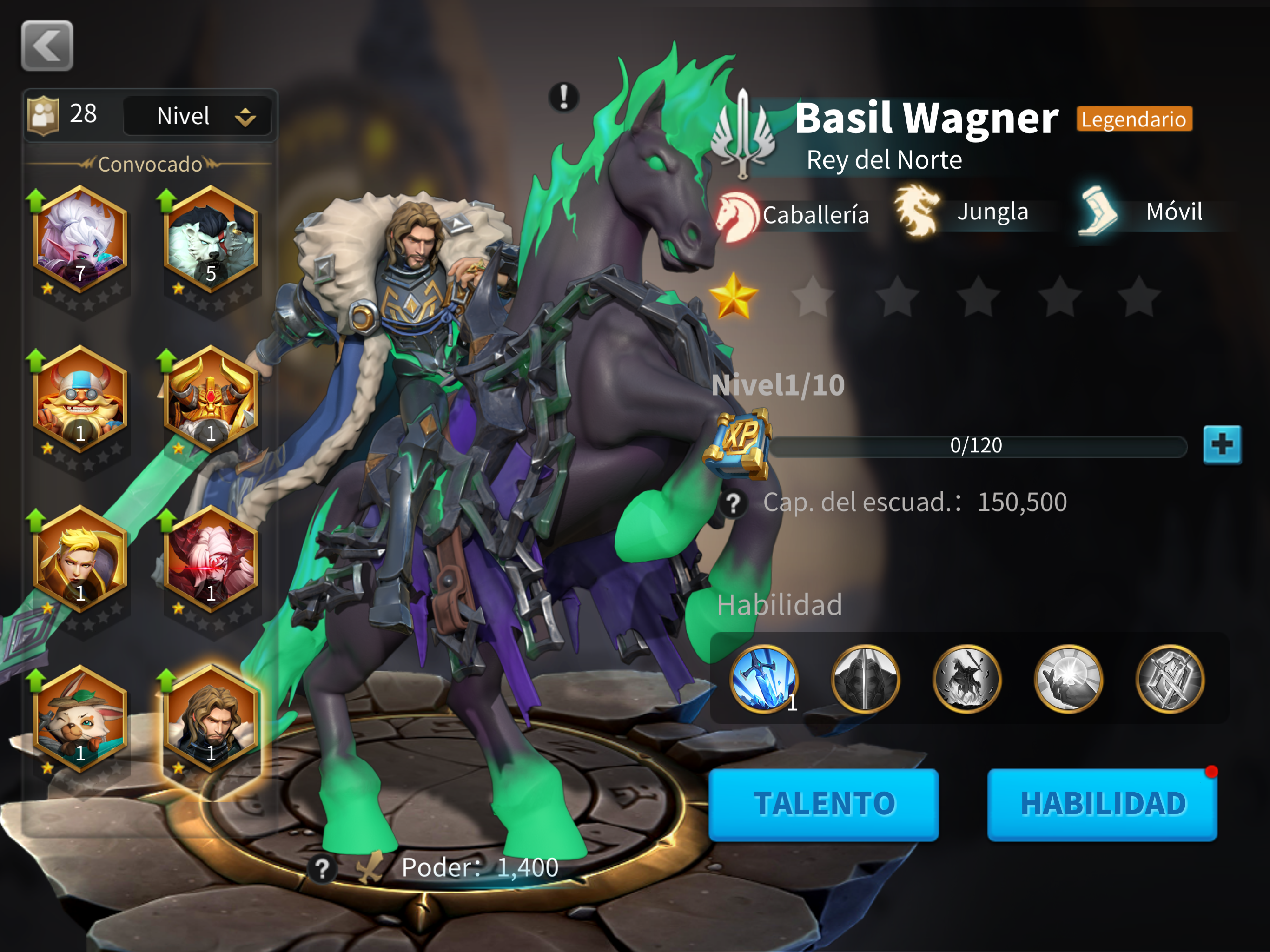Pick the golden horned armor hero portrait
Screen dimensions: 1270x952
point(211,400)
